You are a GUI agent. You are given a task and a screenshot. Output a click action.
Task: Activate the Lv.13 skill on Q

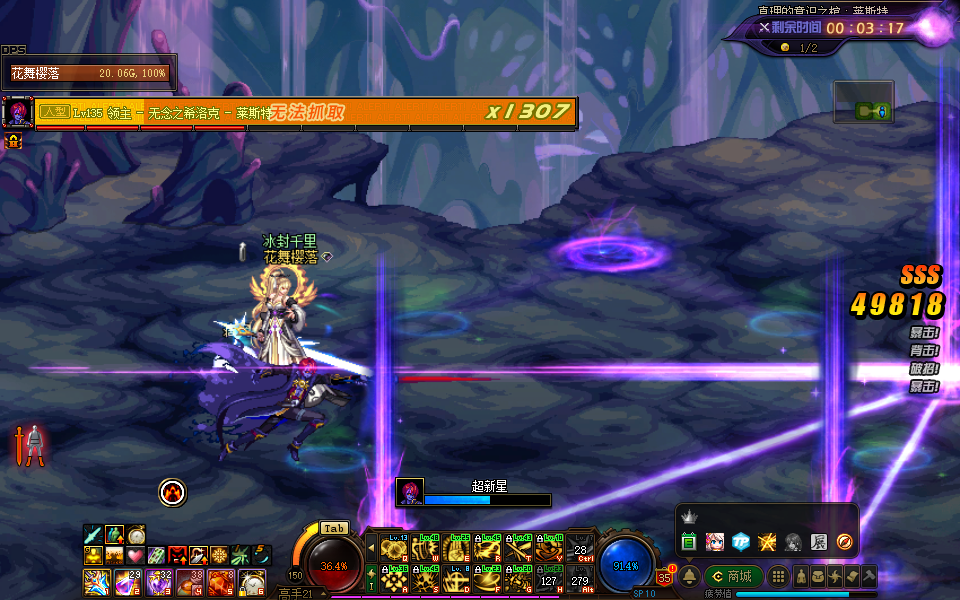coord(393,549)
